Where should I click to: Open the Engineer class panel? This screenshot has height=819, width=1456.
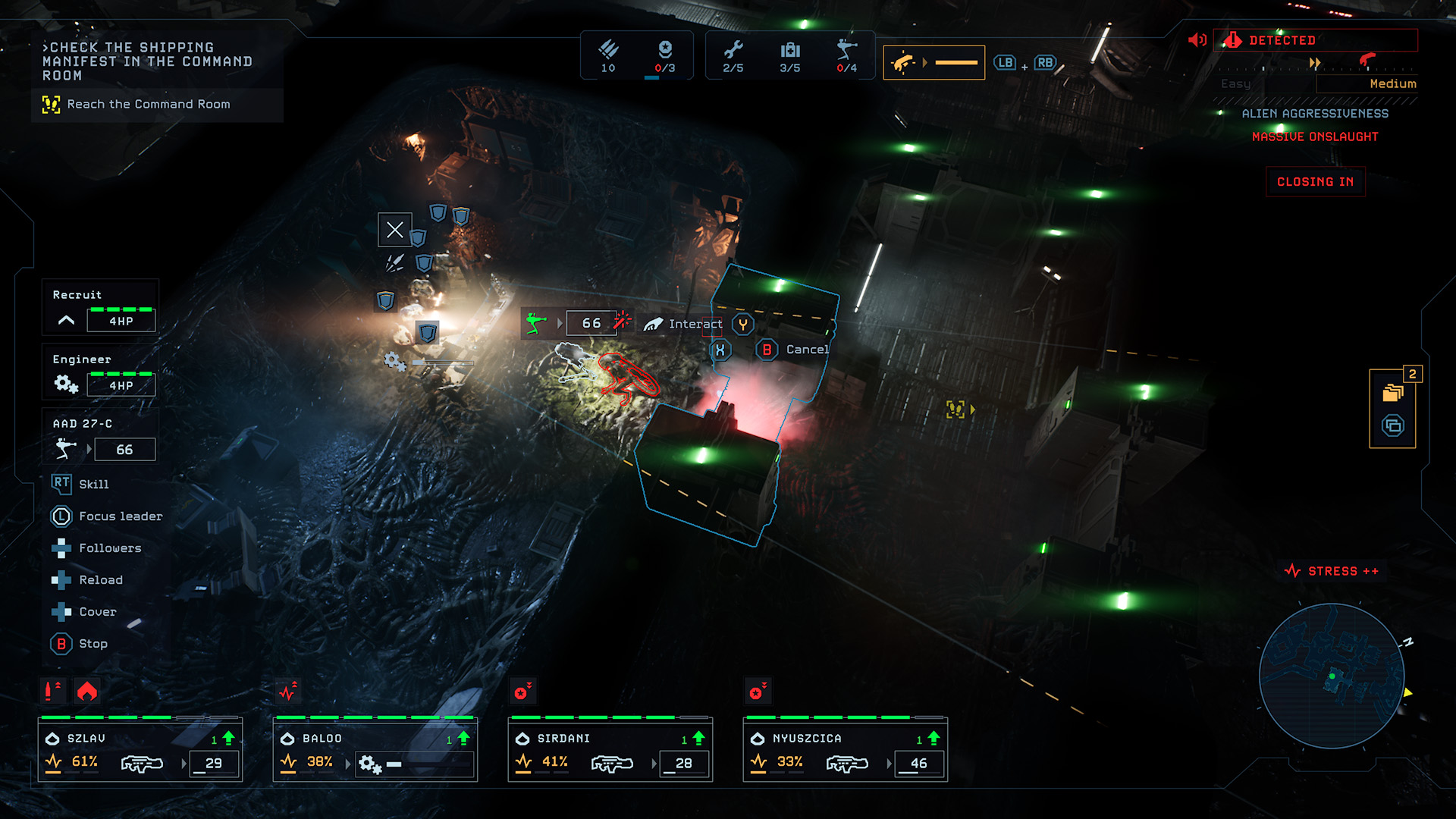(100, 373)
